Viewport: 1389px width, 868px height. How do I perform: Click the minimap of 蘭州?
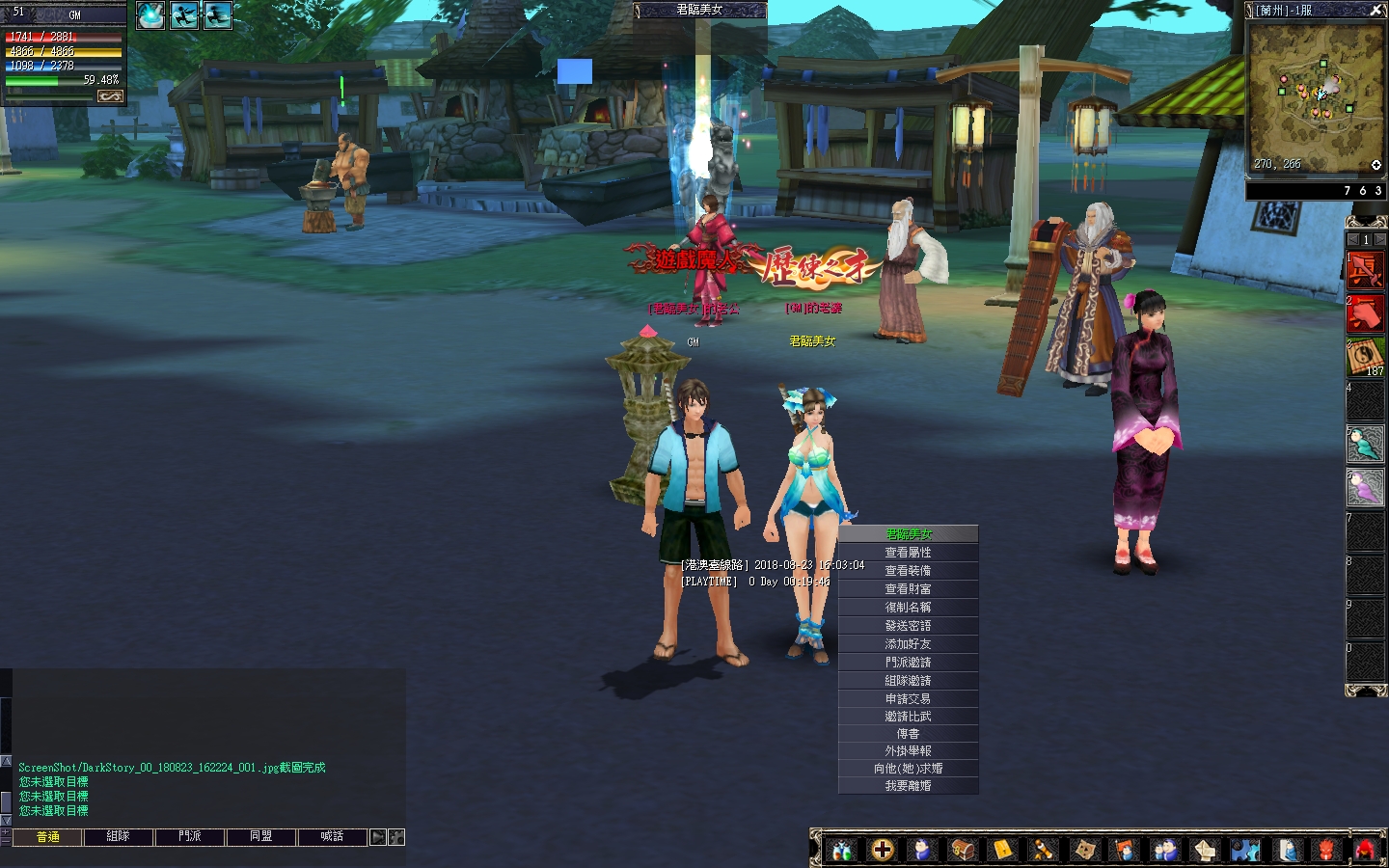(x=1316, y=96)
